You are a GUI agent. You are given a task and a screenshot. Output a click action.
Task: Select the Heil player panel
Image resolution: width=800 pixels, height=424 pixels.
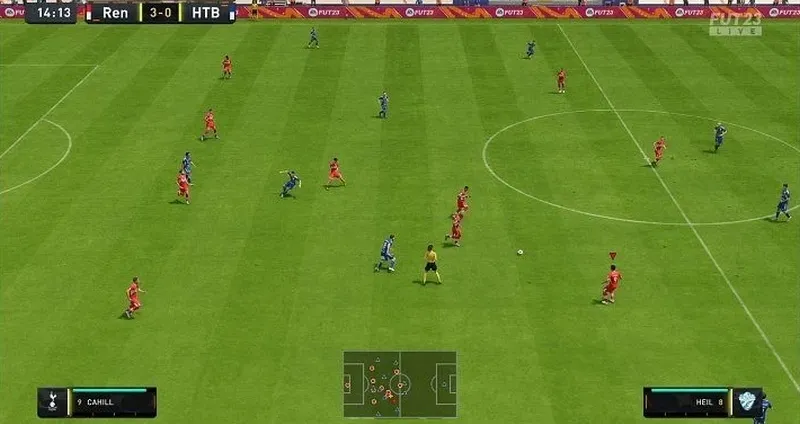point(701,402)
